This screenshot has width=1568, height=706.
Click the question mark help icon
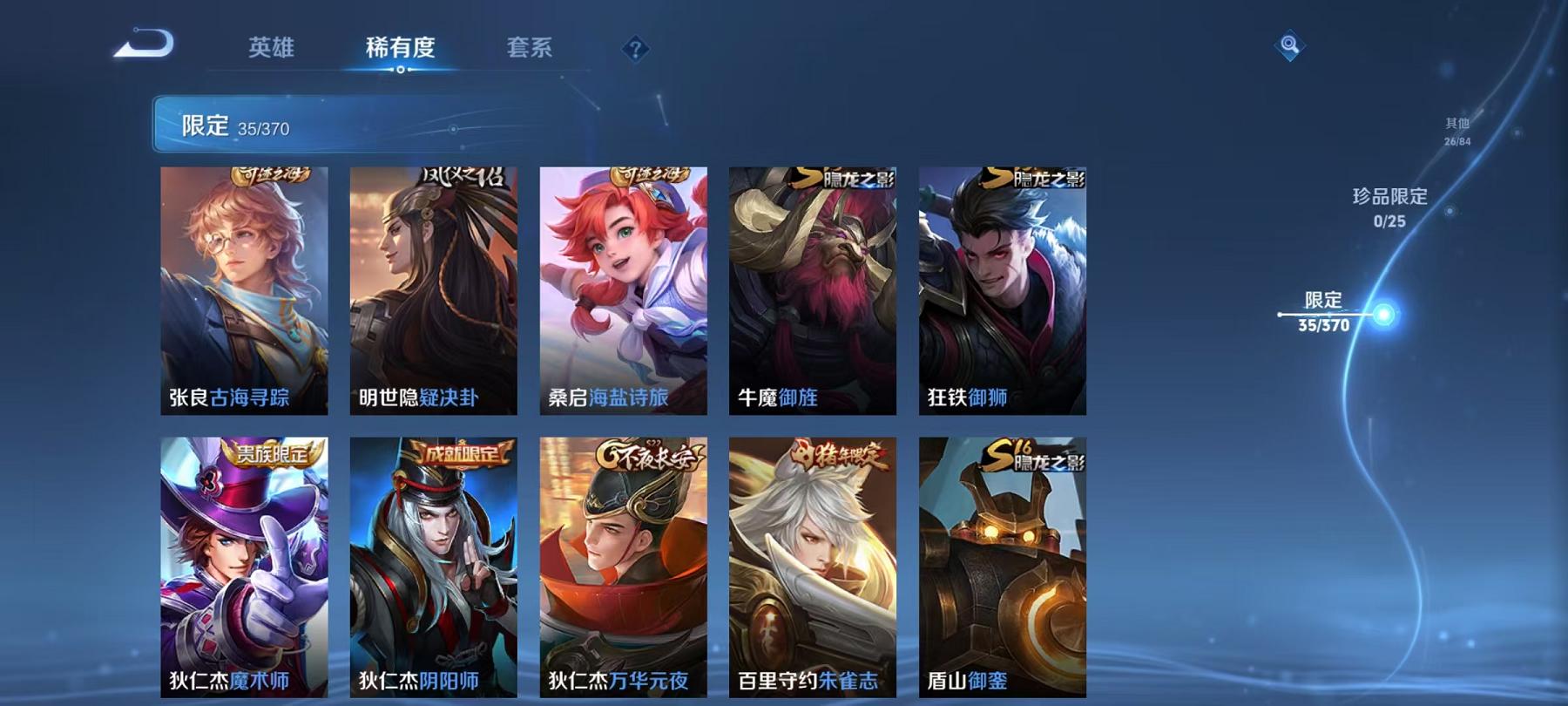click(x=637, y=50)
